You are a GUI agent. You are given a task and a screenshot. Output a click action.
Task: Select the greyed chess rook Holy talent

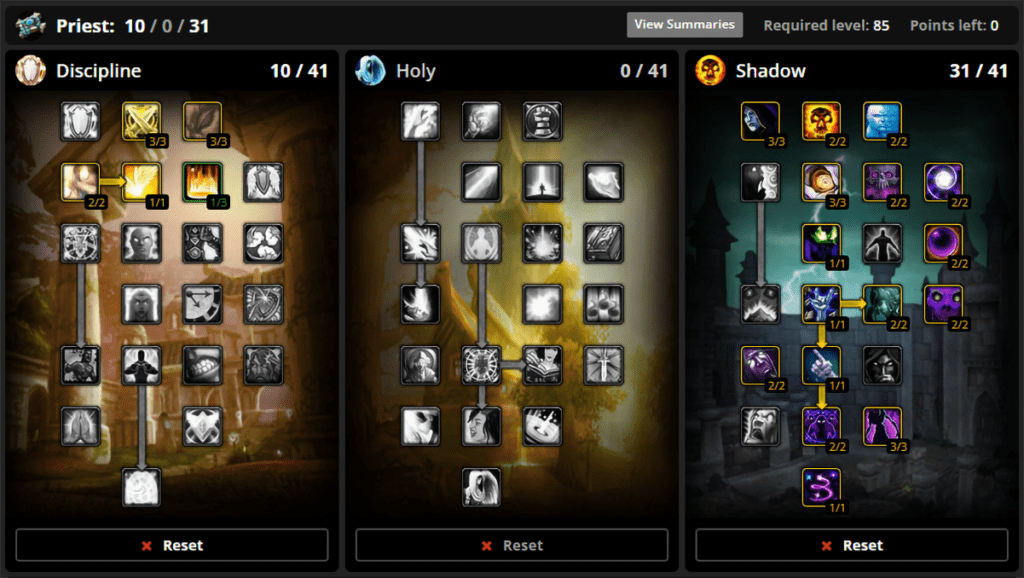click(x=542, y=121)
